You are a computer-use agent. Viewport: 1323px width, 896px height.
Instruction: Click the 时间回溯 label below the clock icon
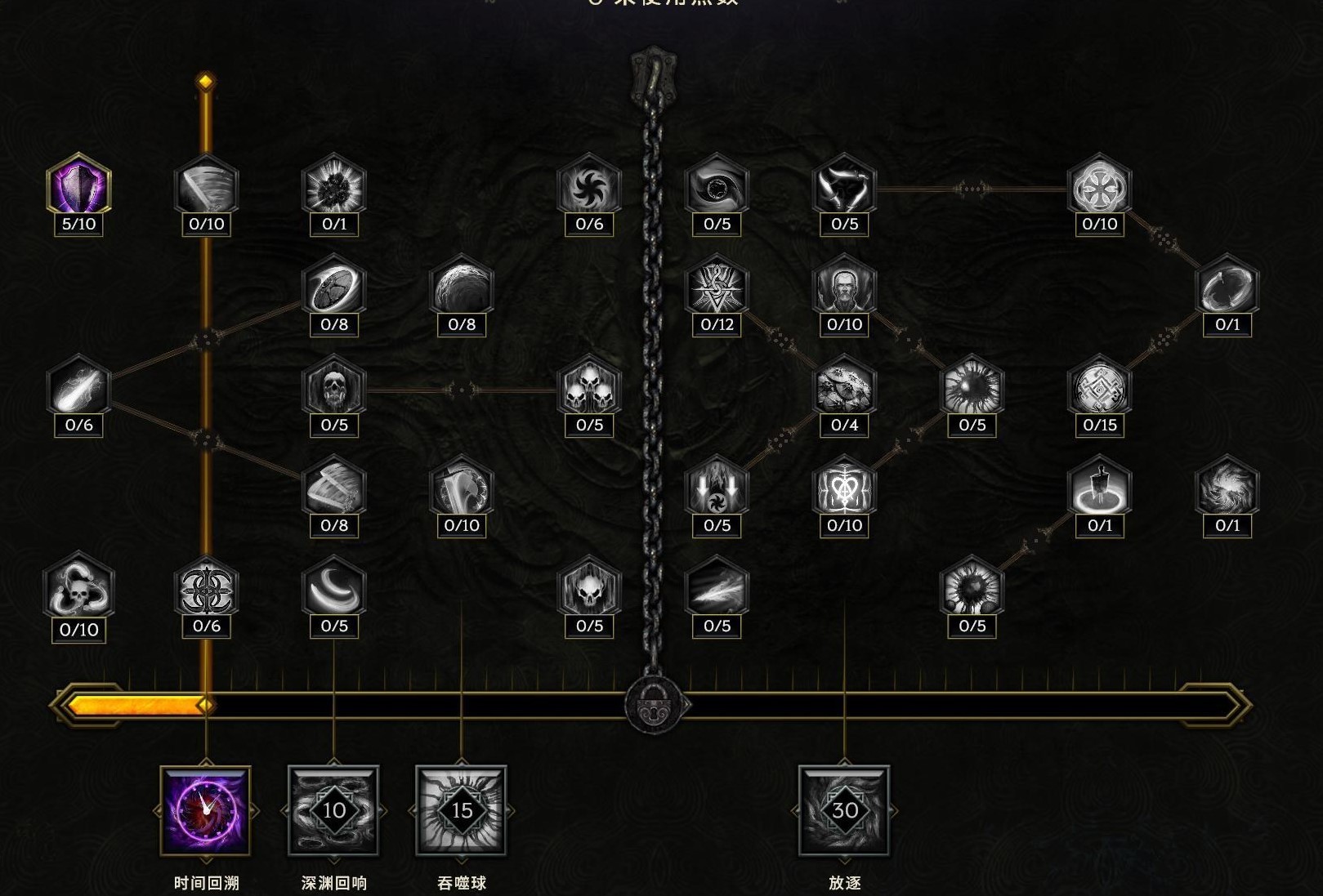[x=204, y=882]
